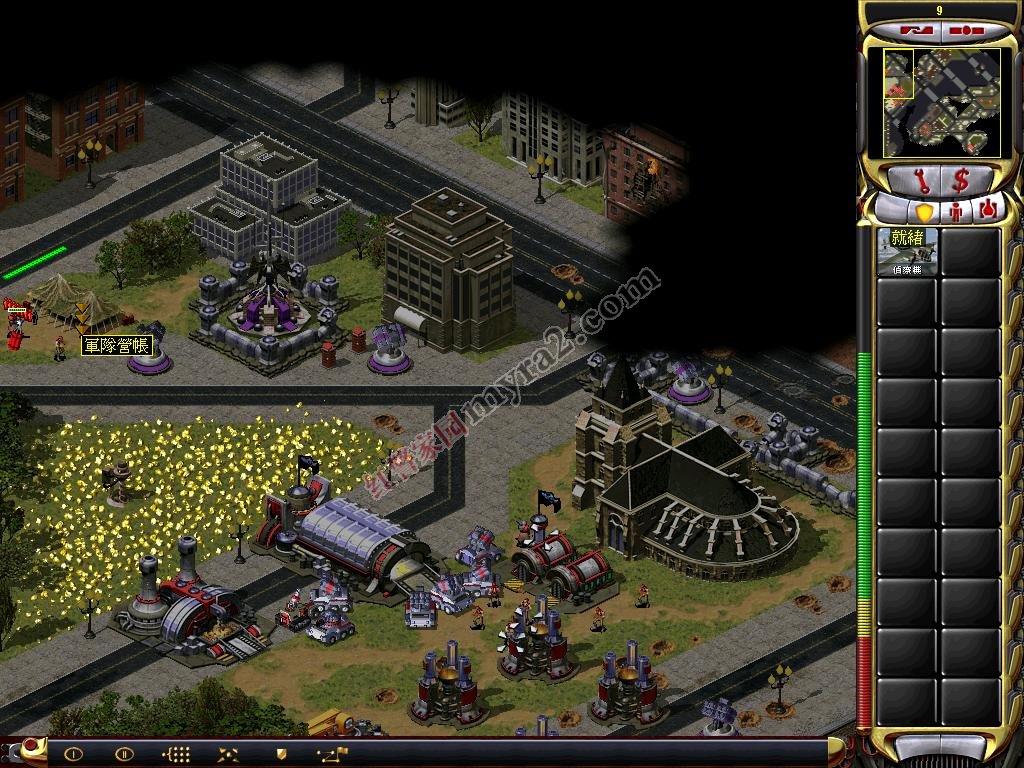Switch to the infantry production tab
This screenshot has width=1024, height=768.
pyautogui.click(x=956, y=212)
